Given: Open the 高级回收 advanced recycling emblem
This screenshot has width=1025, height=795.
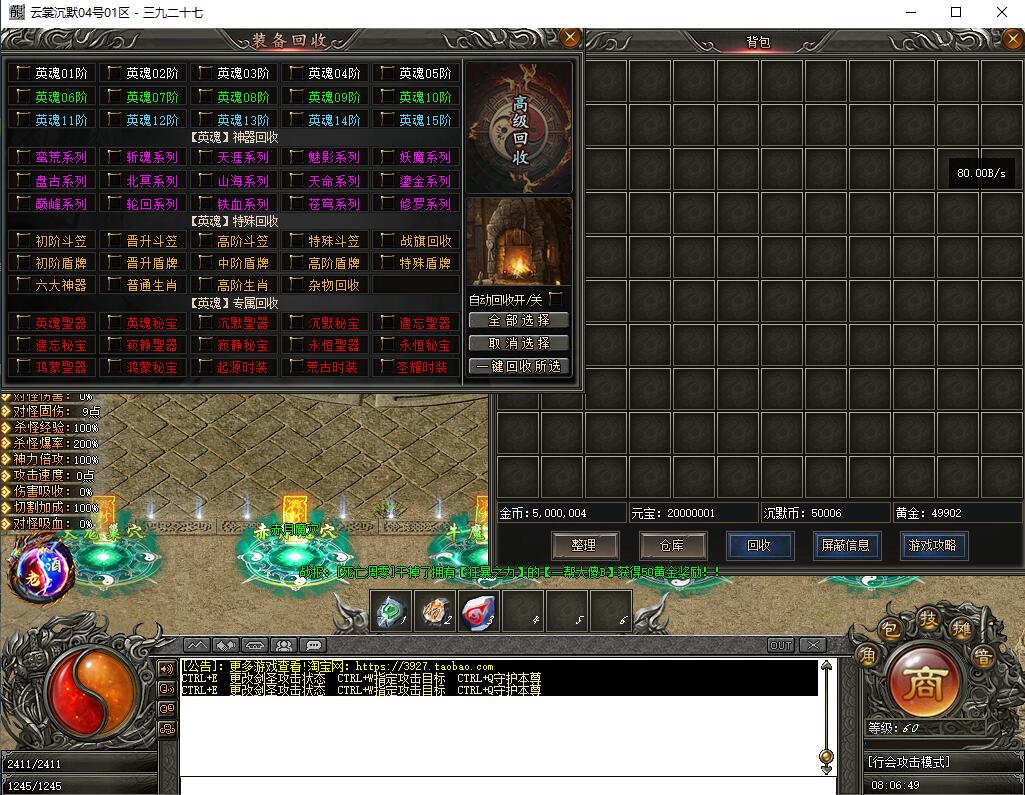Looking at the screenshot, I should coord(519,130).
